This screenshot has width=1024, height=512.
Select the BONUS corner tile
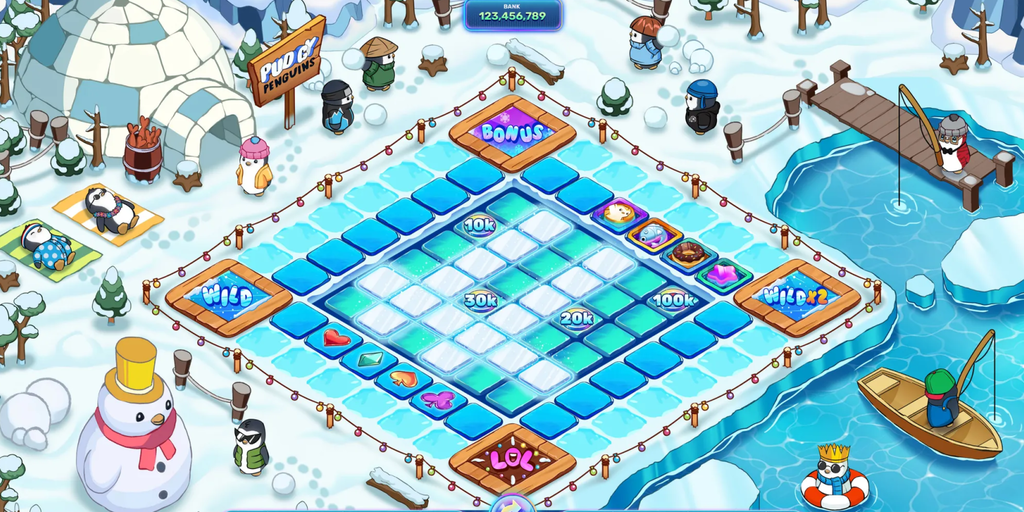(x=512, y=132)
